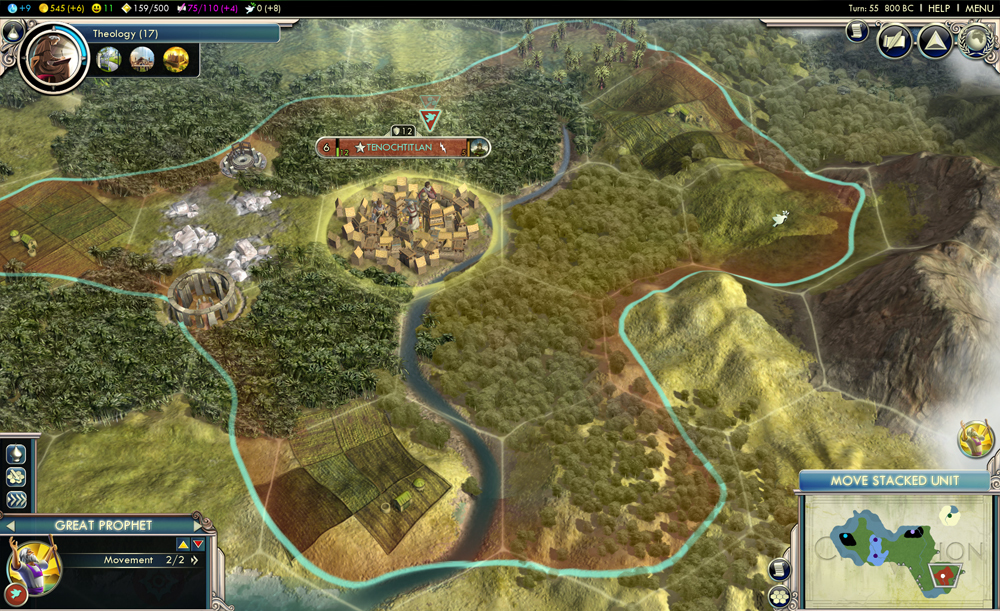Click the dove mission icon on portrait
Image resolution: width=1000 pixels, height=611 pixels.
click(x=16, y=597)
